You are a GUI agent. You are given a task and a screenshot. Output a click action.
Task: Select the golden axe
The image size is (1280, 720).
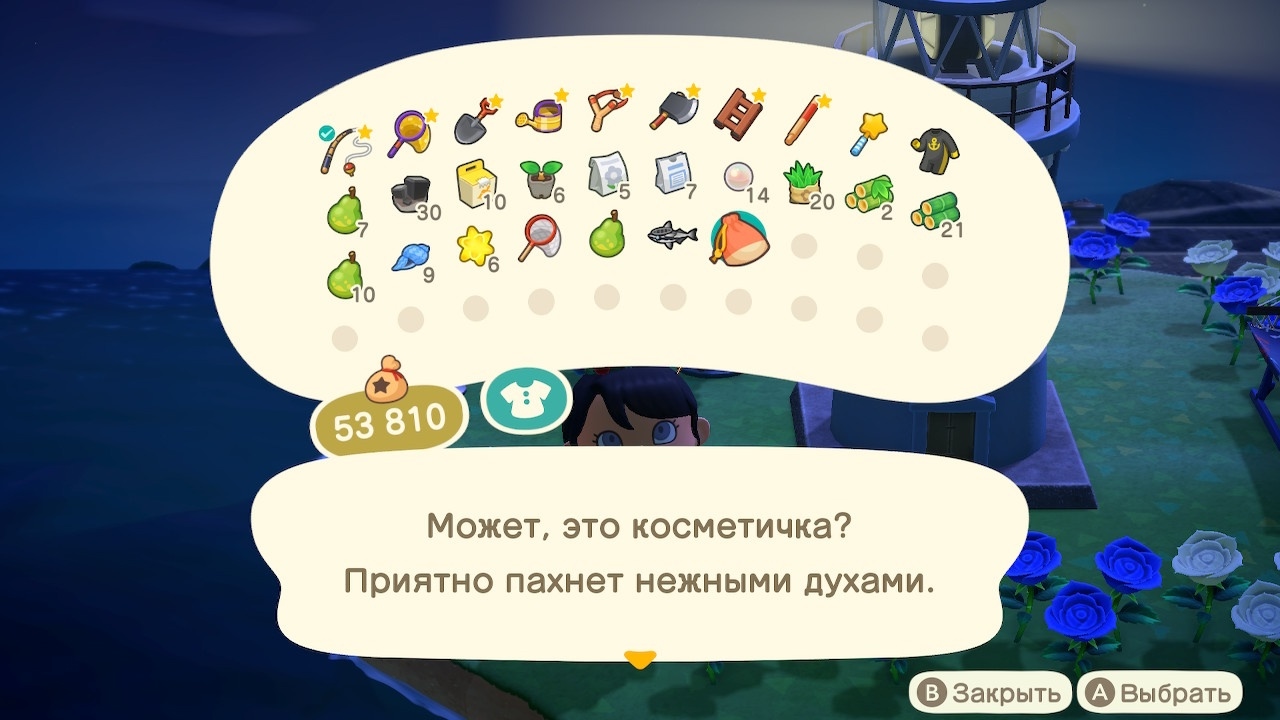pyautogui.click(x=672, y=110)
